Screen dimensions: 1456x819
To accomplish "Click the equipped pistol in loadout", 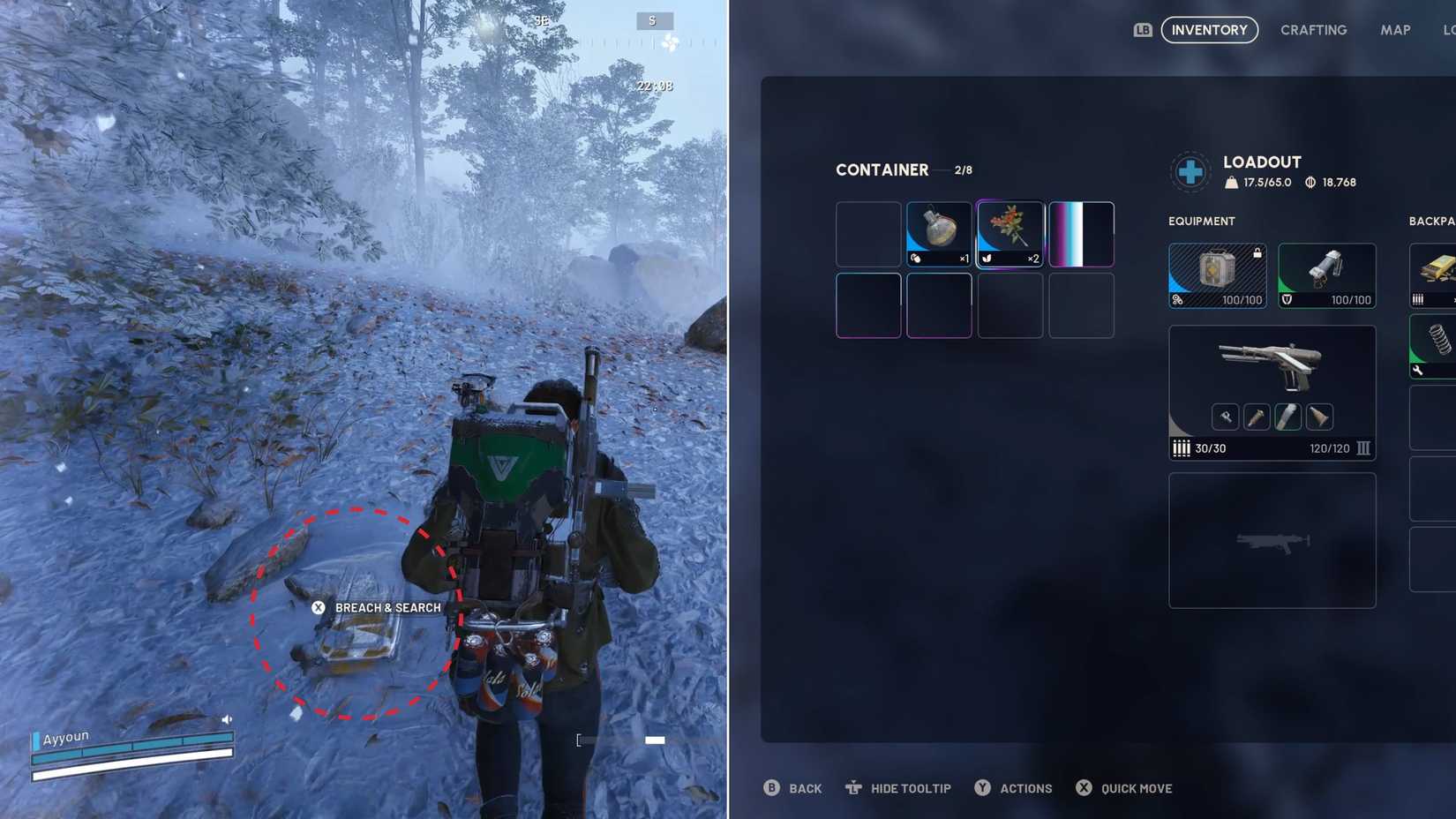I will [1271, 371].
